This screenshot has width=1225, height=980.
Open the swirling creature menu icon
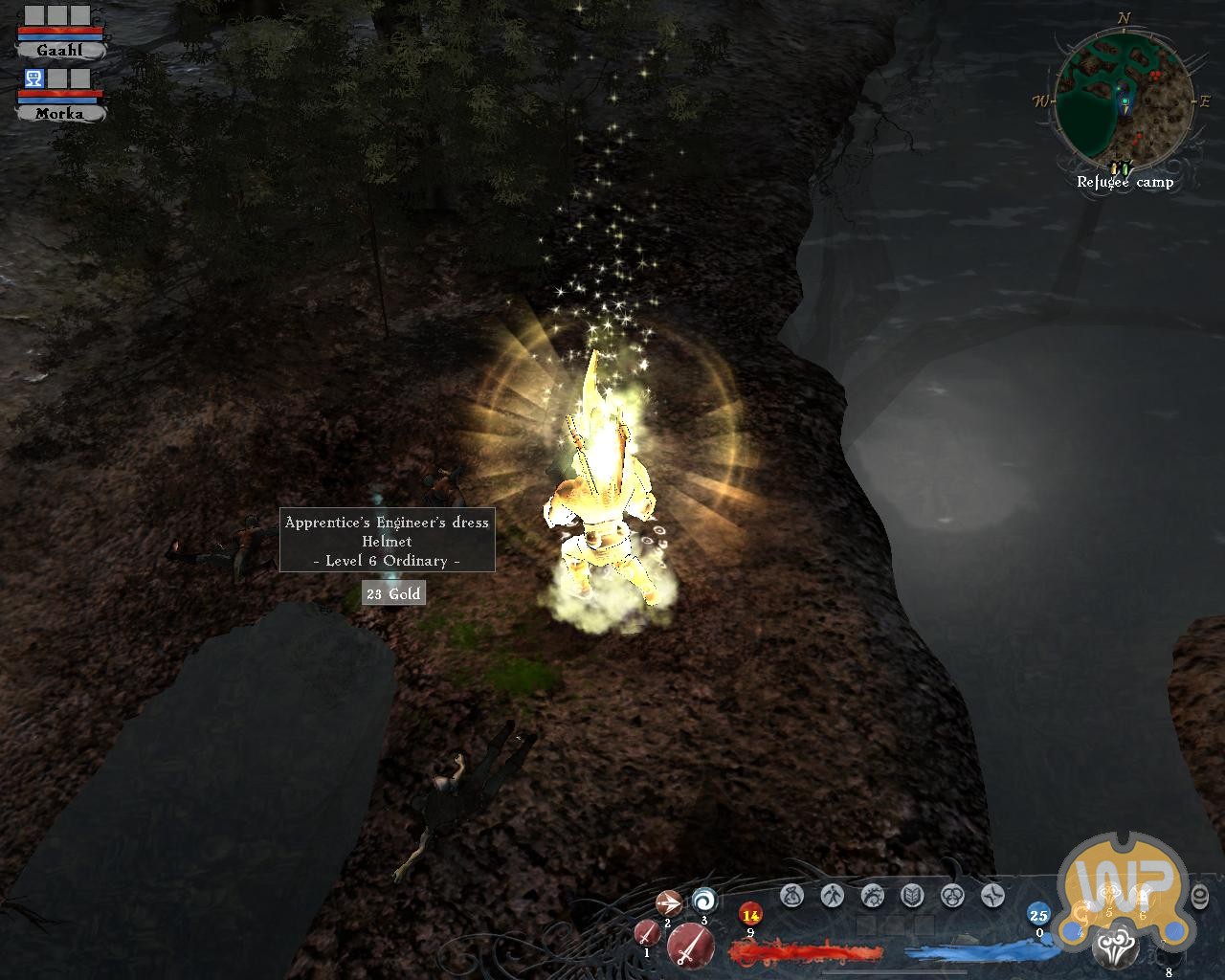(x=872, y=896)
